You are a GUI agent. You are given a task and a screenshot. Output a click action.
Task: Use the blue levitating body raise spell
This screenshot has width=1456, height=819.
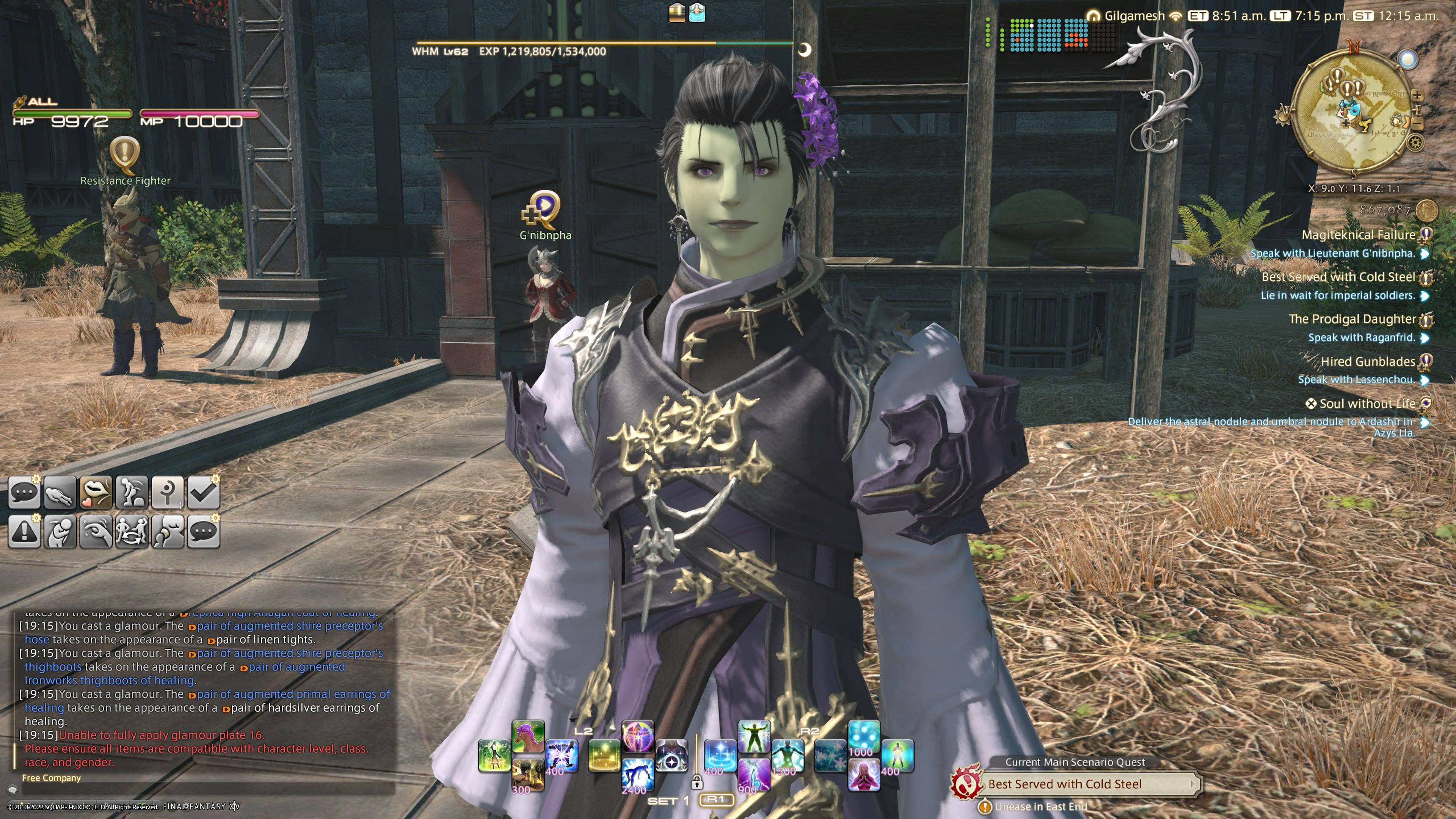click(x=637, y=774)
